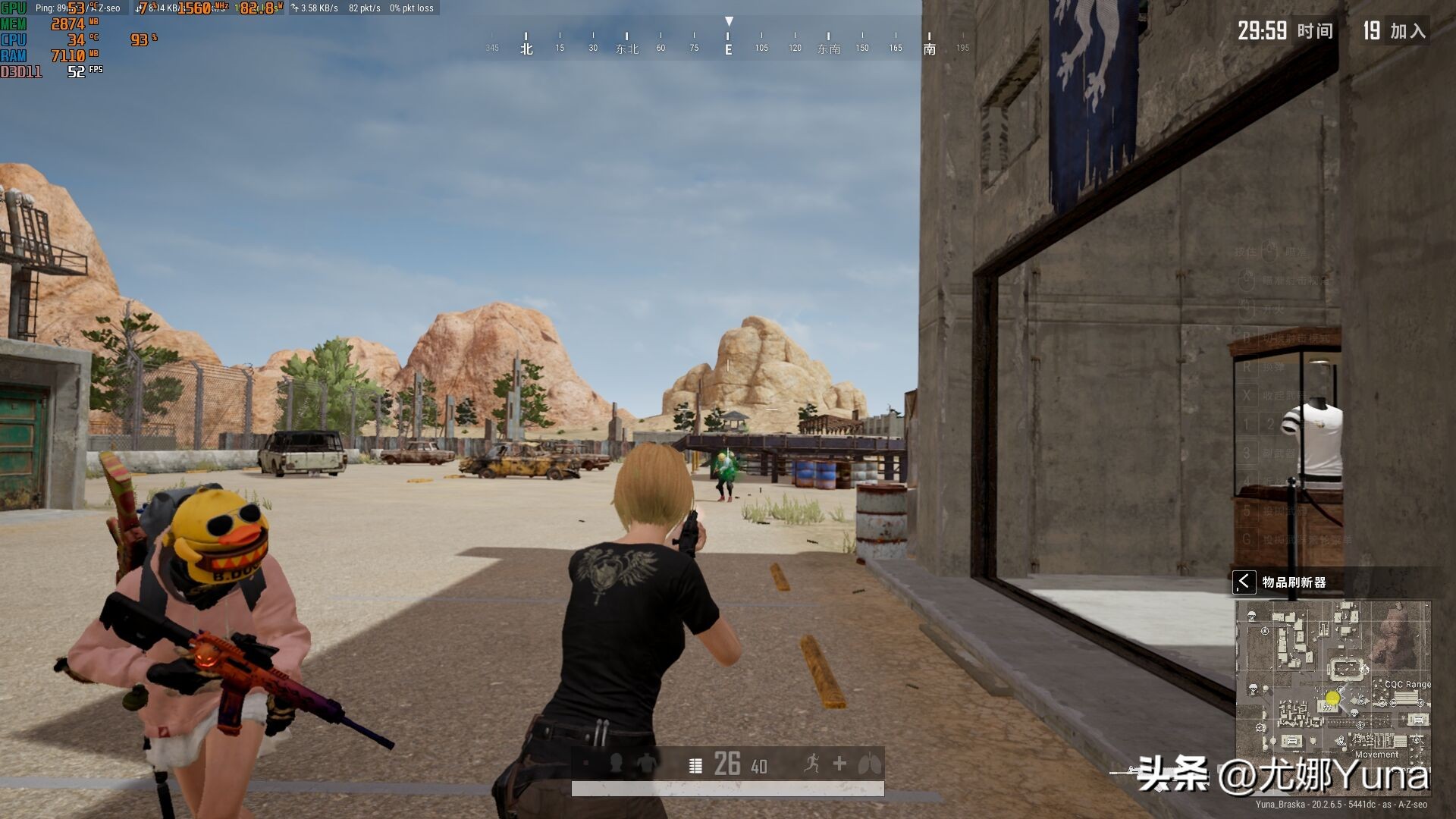Click the lungs breath icon
1456x819 pixels.
click(x=870, y=764)
